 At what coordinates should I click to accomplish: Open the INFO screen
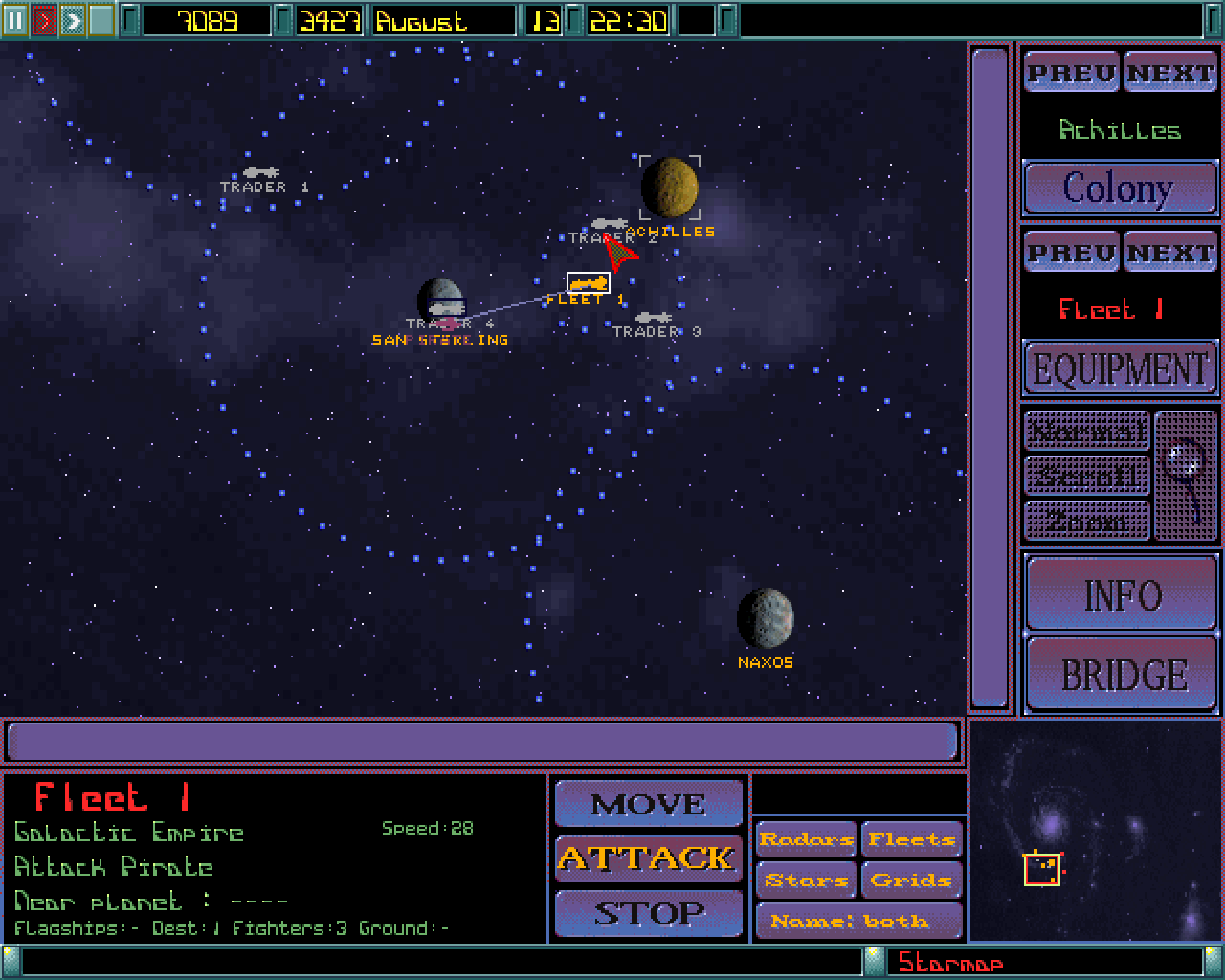point(1122,595)
